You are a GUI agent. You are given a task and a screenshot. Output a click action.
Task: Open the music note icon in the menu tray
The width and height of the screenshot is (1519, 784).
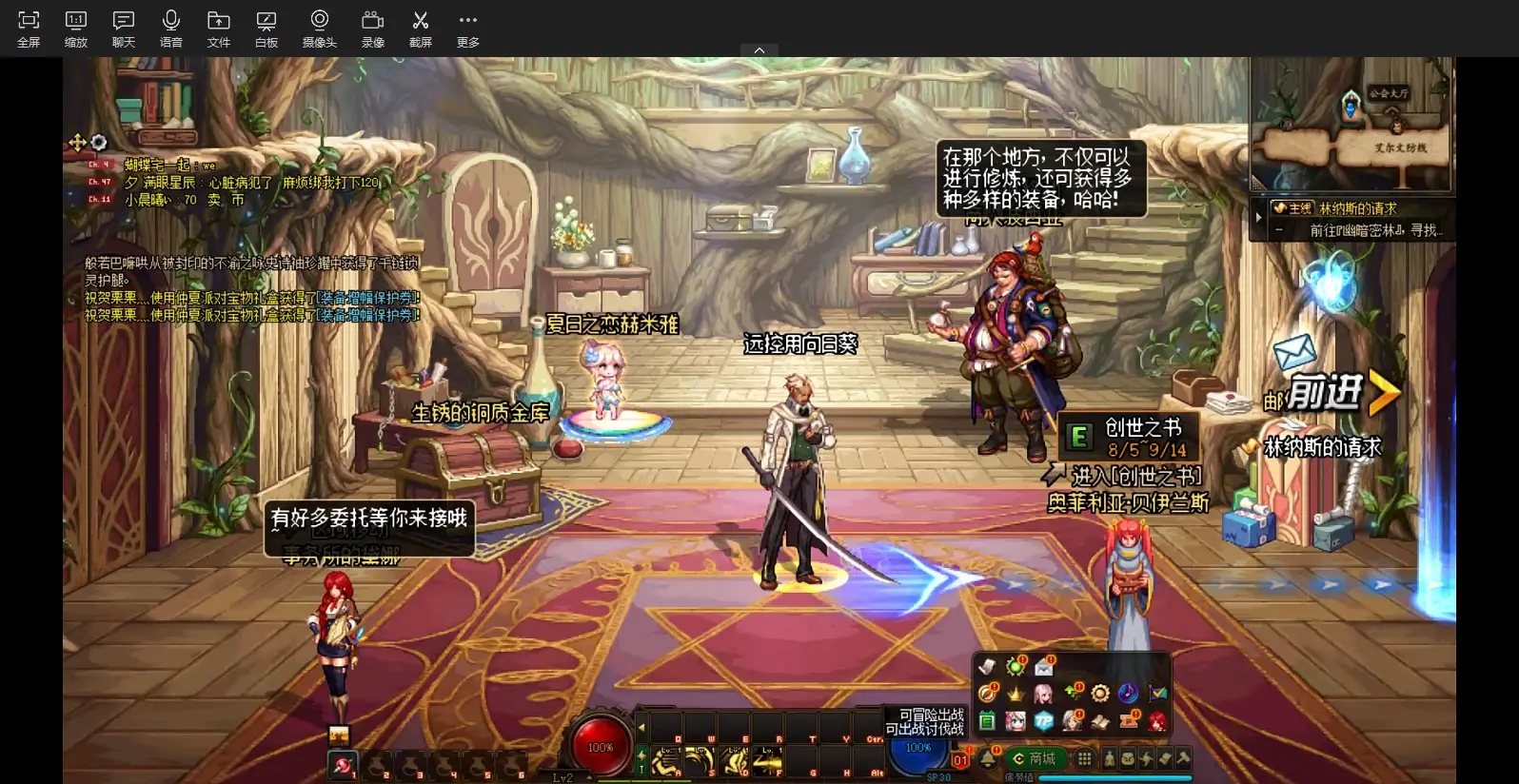[x=1130, y=692]
